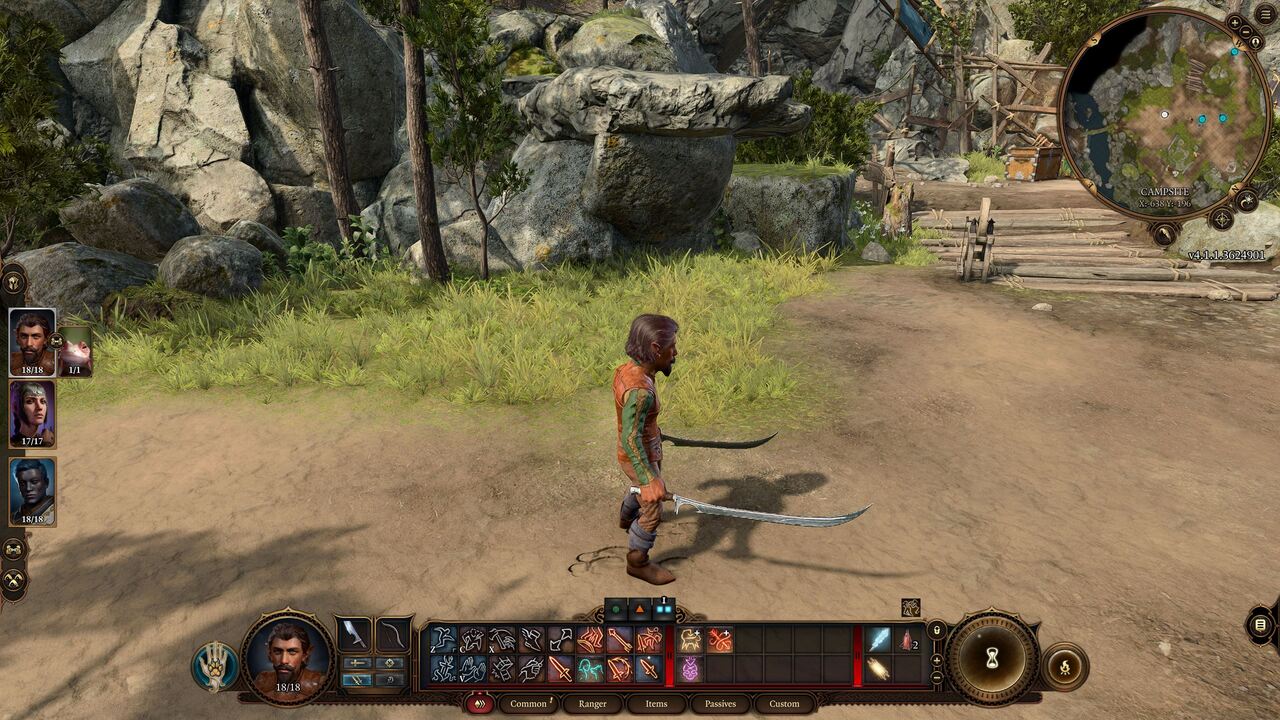
Task: Select the healing potion icon in the hotbar
Action: click(906, 641)
